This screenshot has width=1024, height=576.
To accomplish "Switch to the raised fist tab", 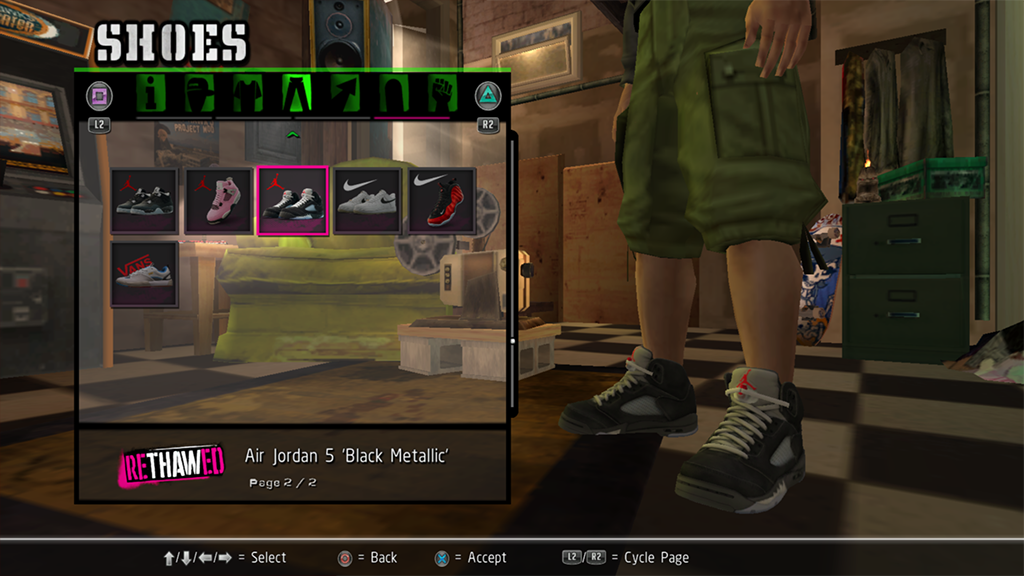I will click(x=441, y=95).
